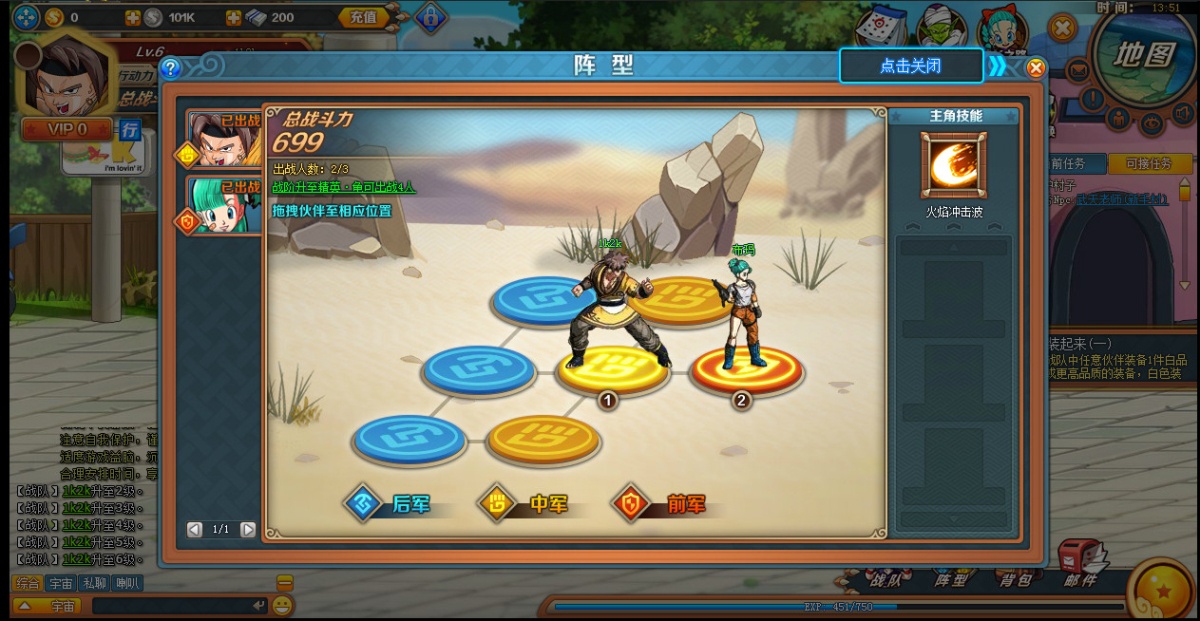This screenshot has height=621, width=1200.
Task: Switch to the 宇宙 chat tab
Action: point(61,583)
